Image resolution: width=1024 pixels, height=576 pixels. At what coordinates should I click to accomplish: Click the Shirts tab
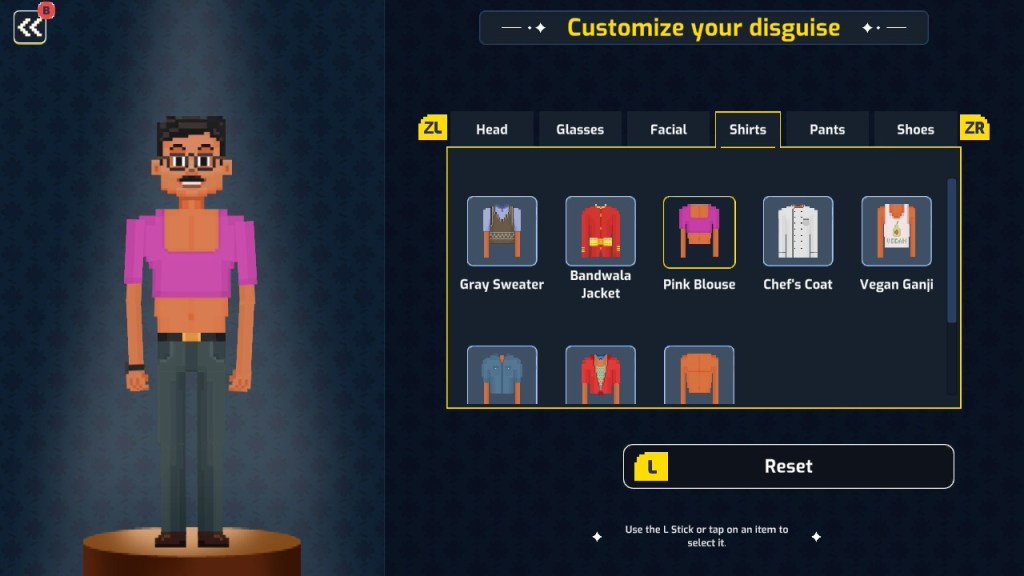click(748, 129)
